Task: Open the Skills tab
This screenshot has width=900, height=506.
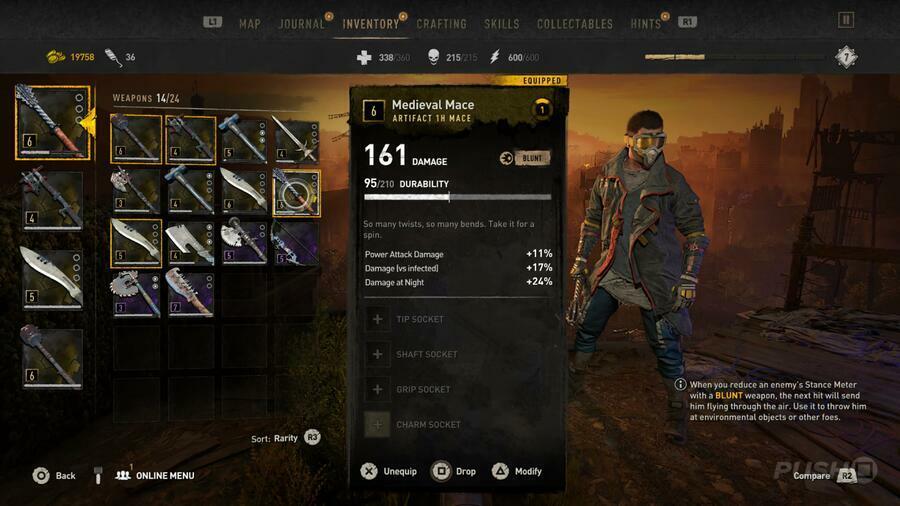Action: click(x=501, y=24)
